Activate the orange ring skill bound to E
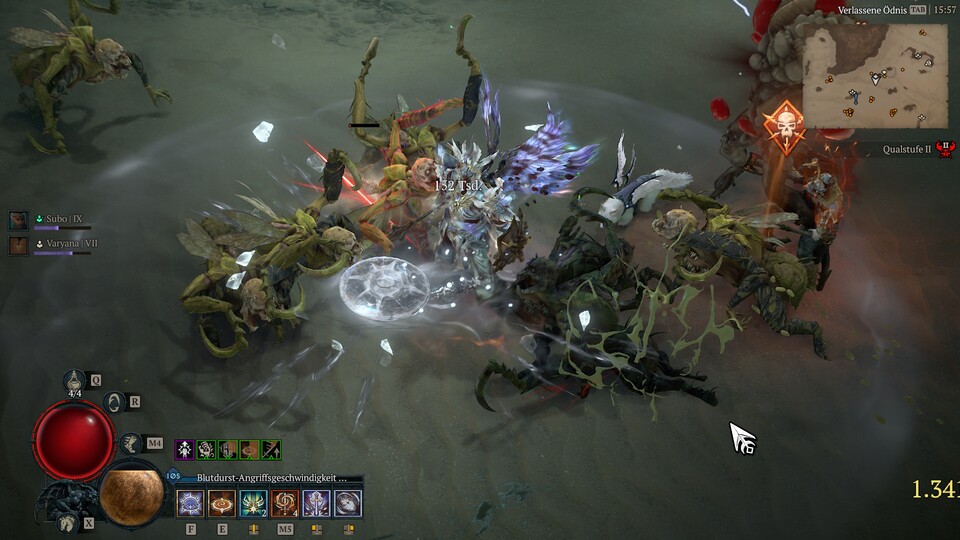The image size is (960, 540). pos(221,503)
